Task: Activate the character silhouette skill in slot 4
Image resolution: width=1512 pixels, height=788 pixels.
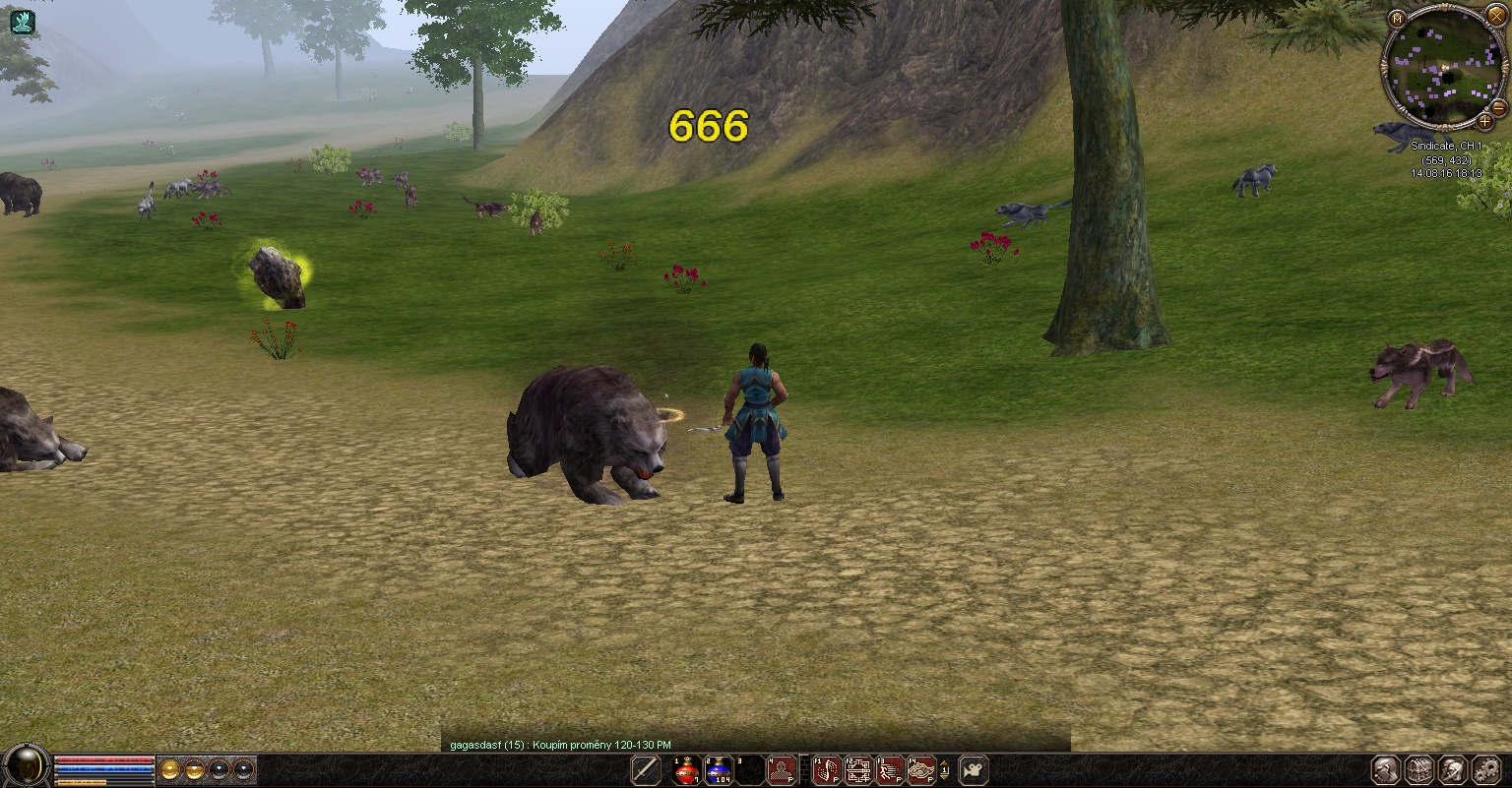Action: (x=783, y=770)
